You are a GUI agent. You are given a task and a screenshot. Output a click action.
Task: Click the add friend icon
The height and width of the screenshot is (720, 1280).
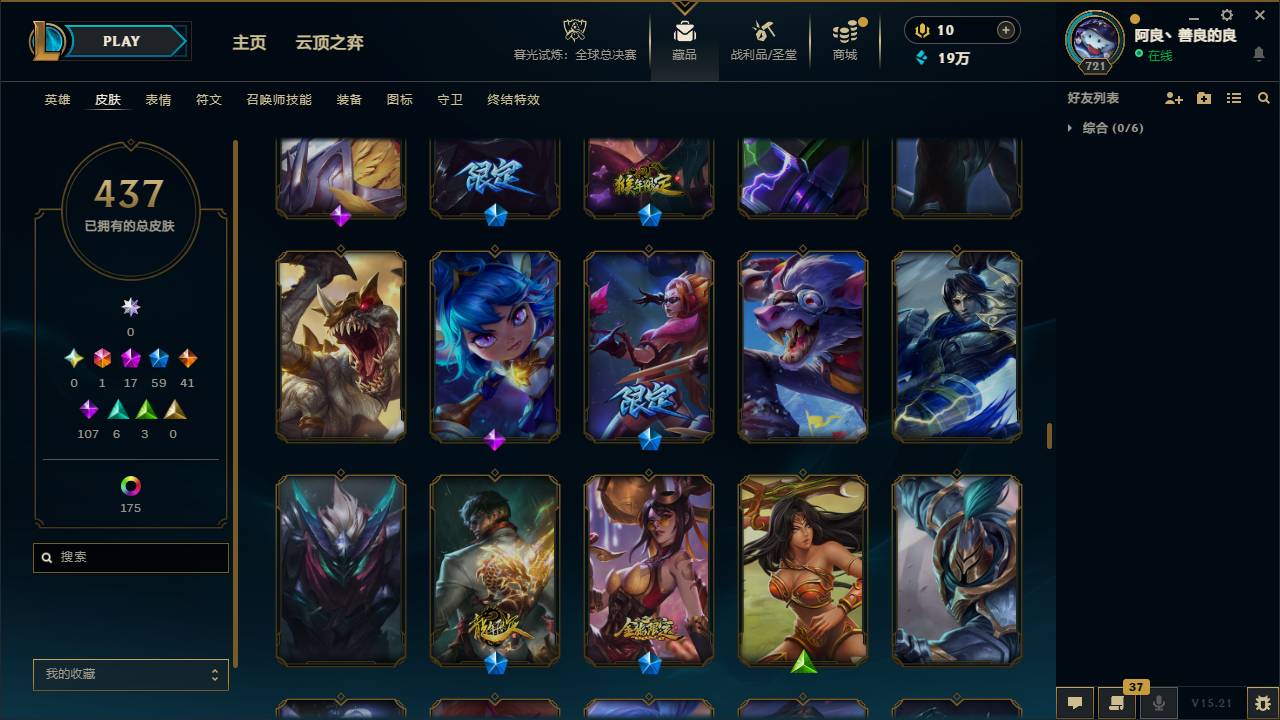tap(1172, 97)
